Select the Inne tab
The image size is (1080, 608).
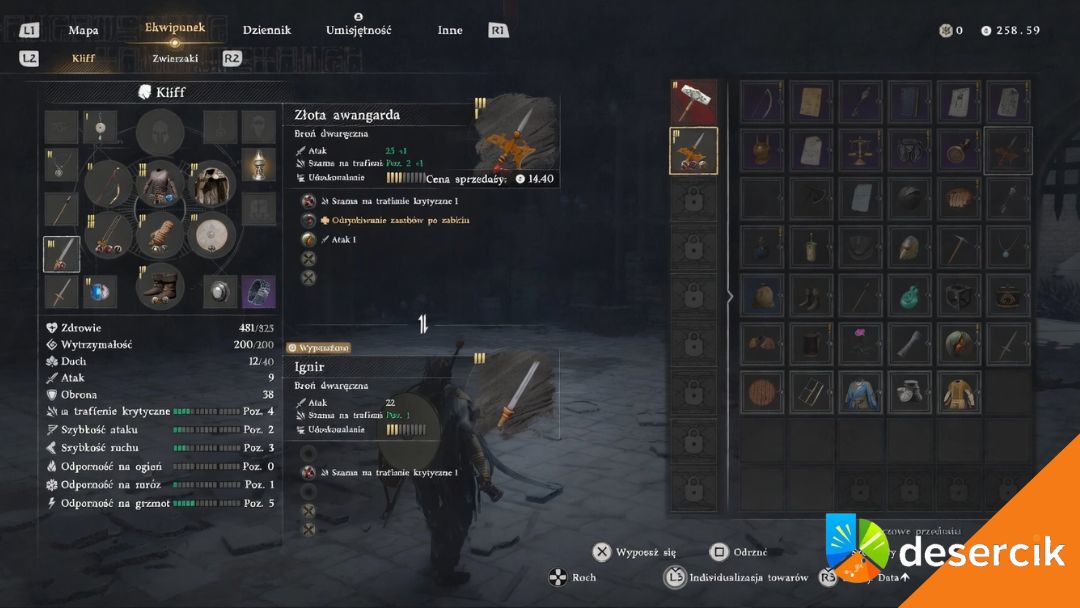click(x=450, y=30)
